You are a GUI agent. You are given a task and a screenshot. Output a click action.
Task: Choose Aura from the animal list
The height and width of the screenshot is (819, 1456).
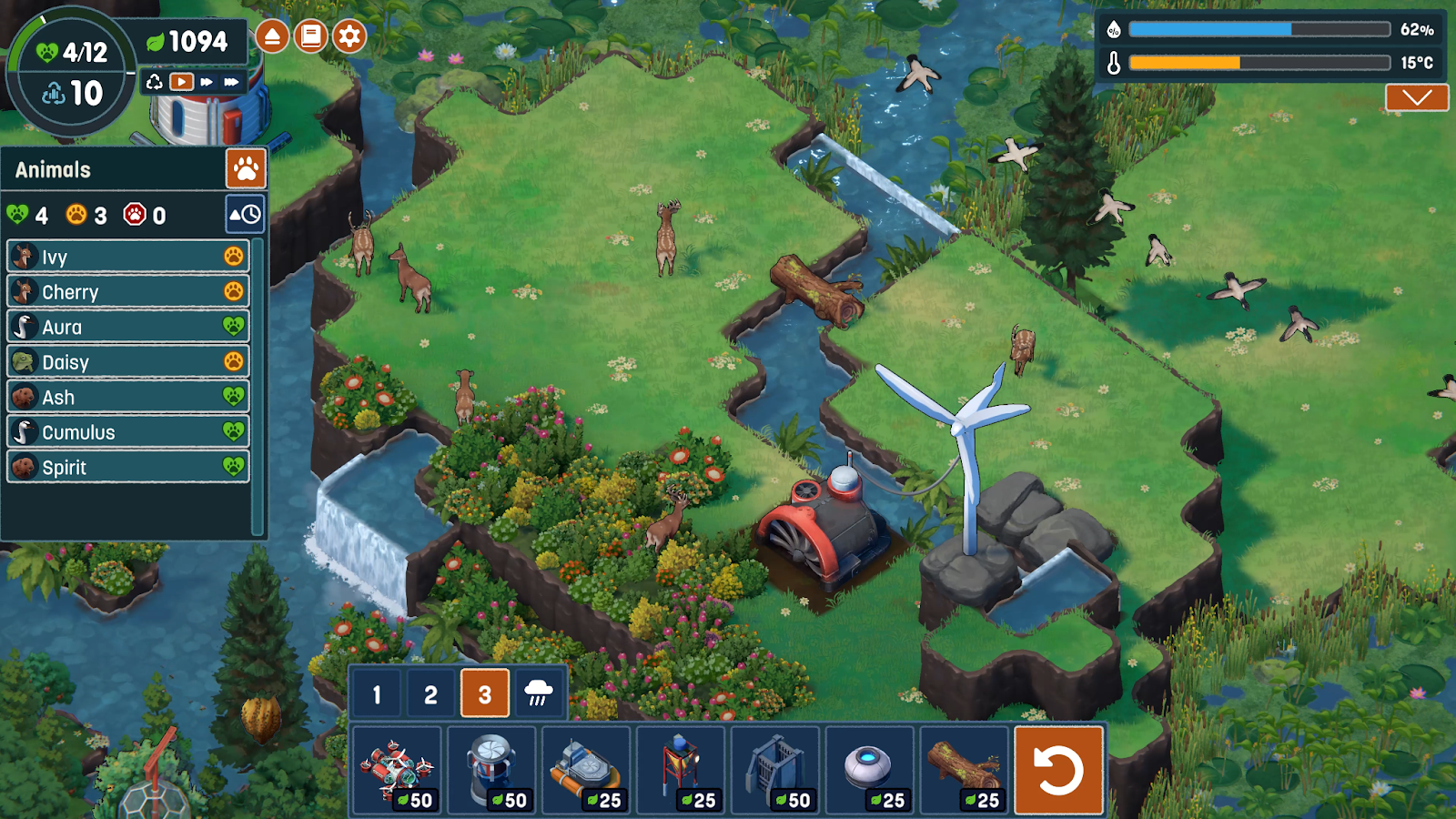click(128, 328)
